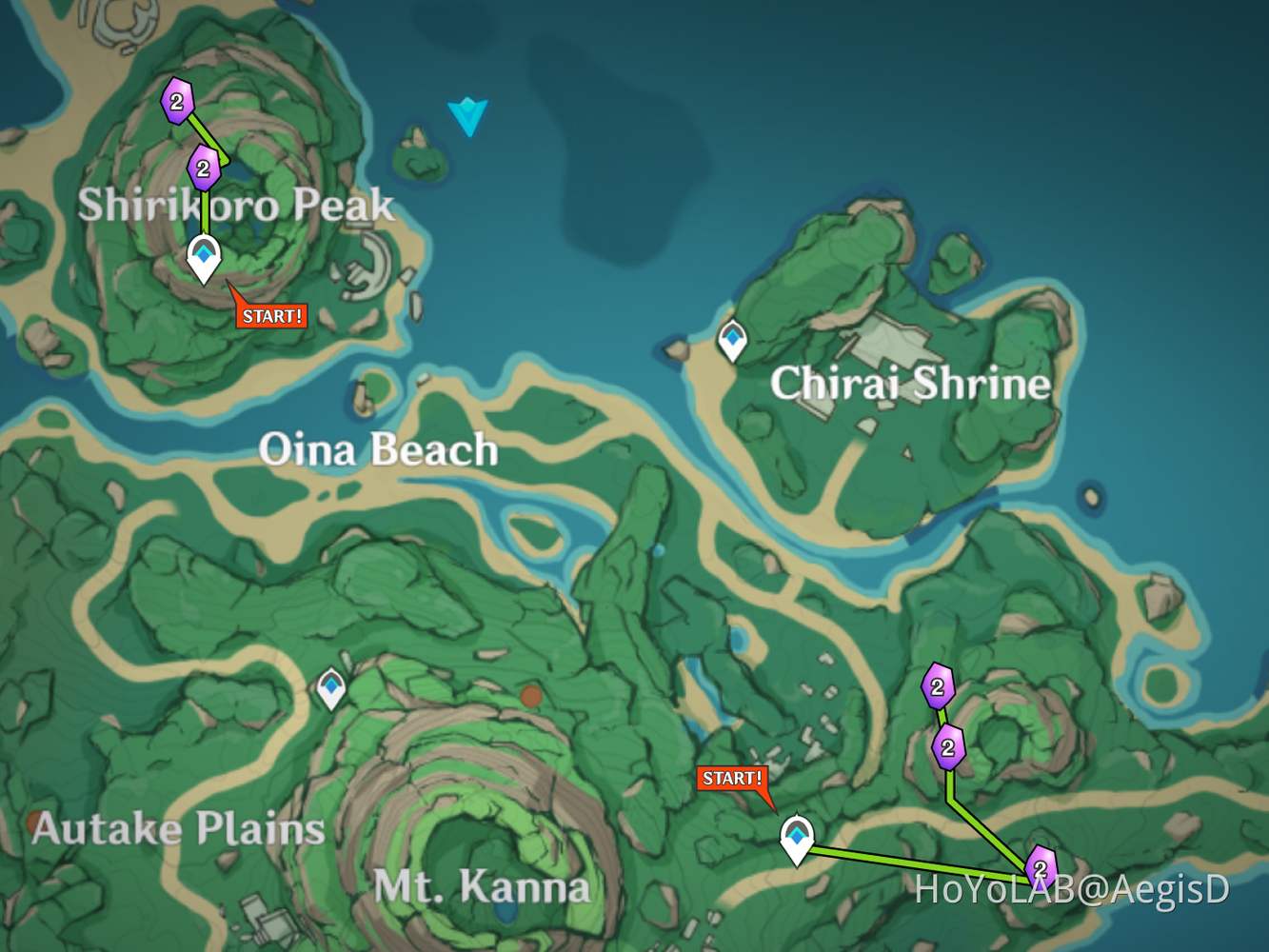Open the teleport waypoint at Shirikoro Peak
1269x952 pixels.
[x=204, y=255]
